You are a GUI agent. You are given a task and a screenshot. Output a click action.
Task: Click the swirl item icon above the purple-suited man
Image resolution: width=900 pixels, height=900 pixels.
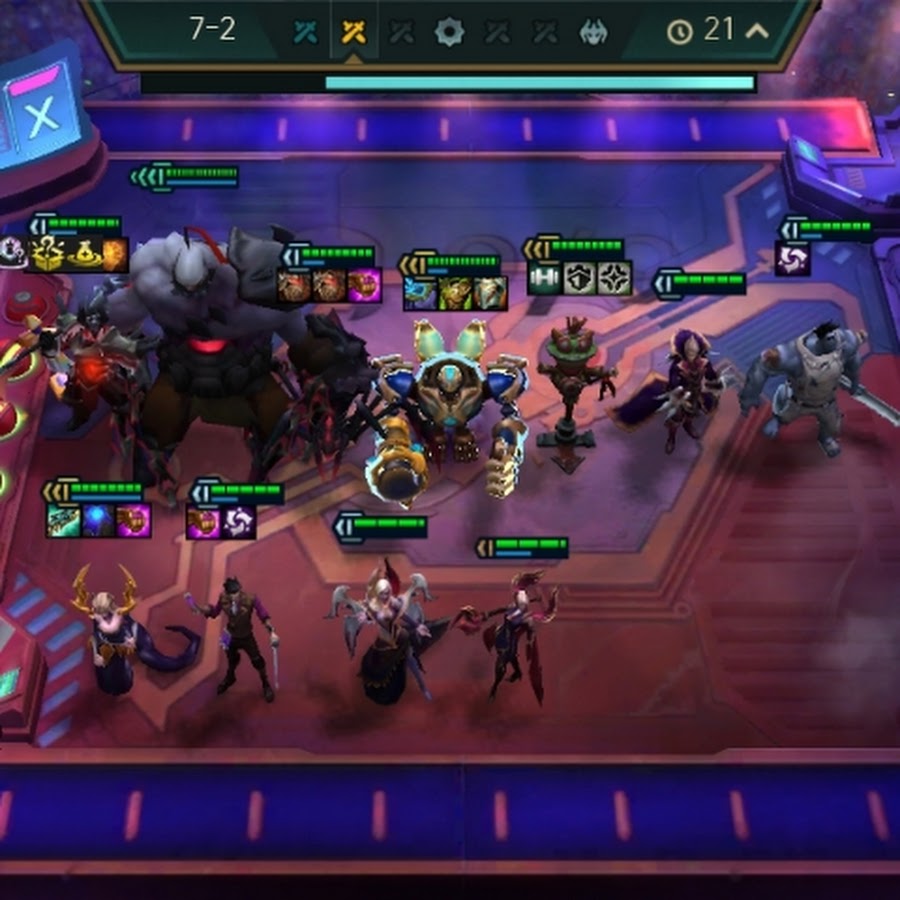point(238,522)
